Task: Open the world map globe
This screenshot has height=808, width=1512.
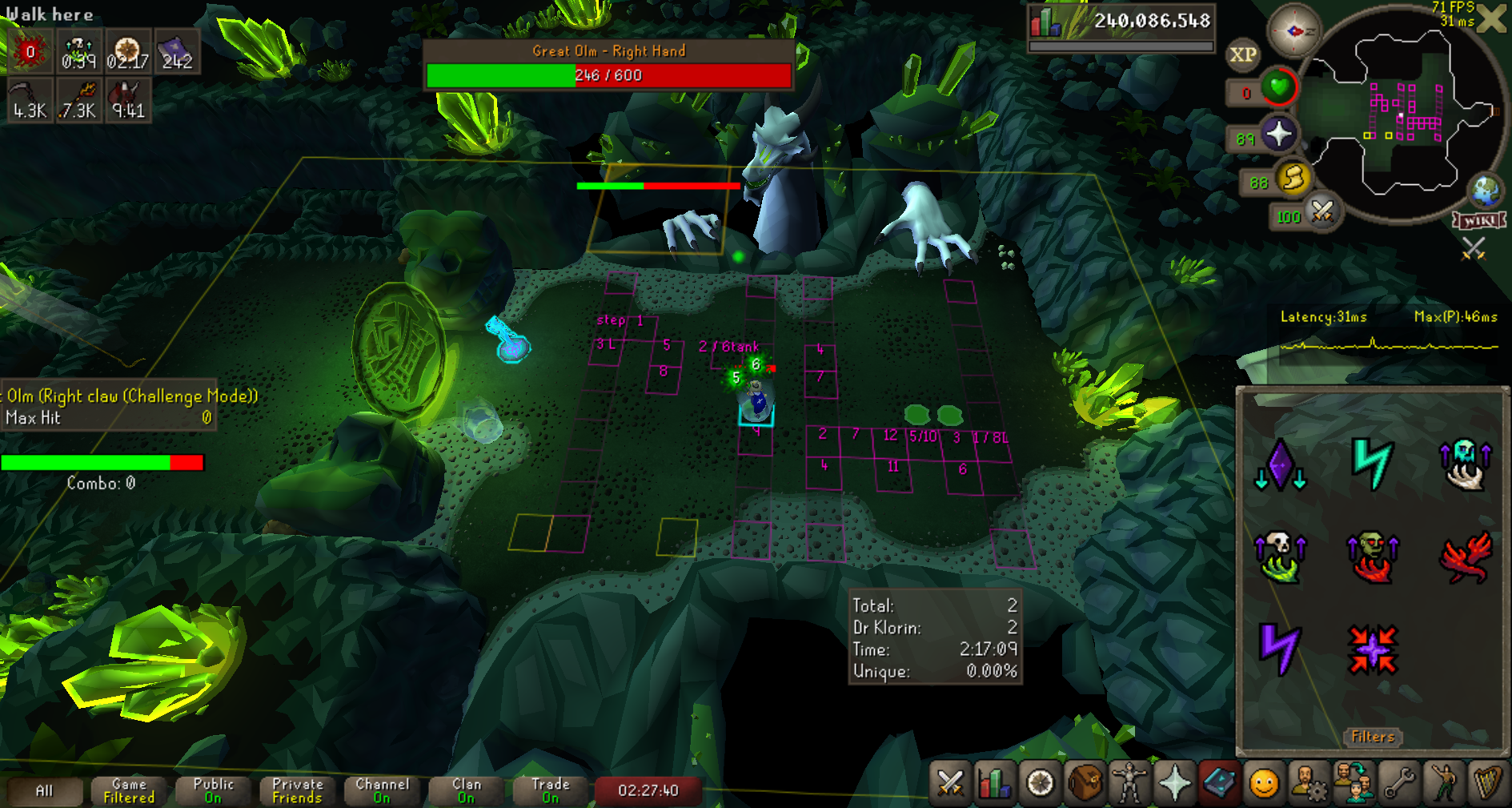Action: [1486, 192]
